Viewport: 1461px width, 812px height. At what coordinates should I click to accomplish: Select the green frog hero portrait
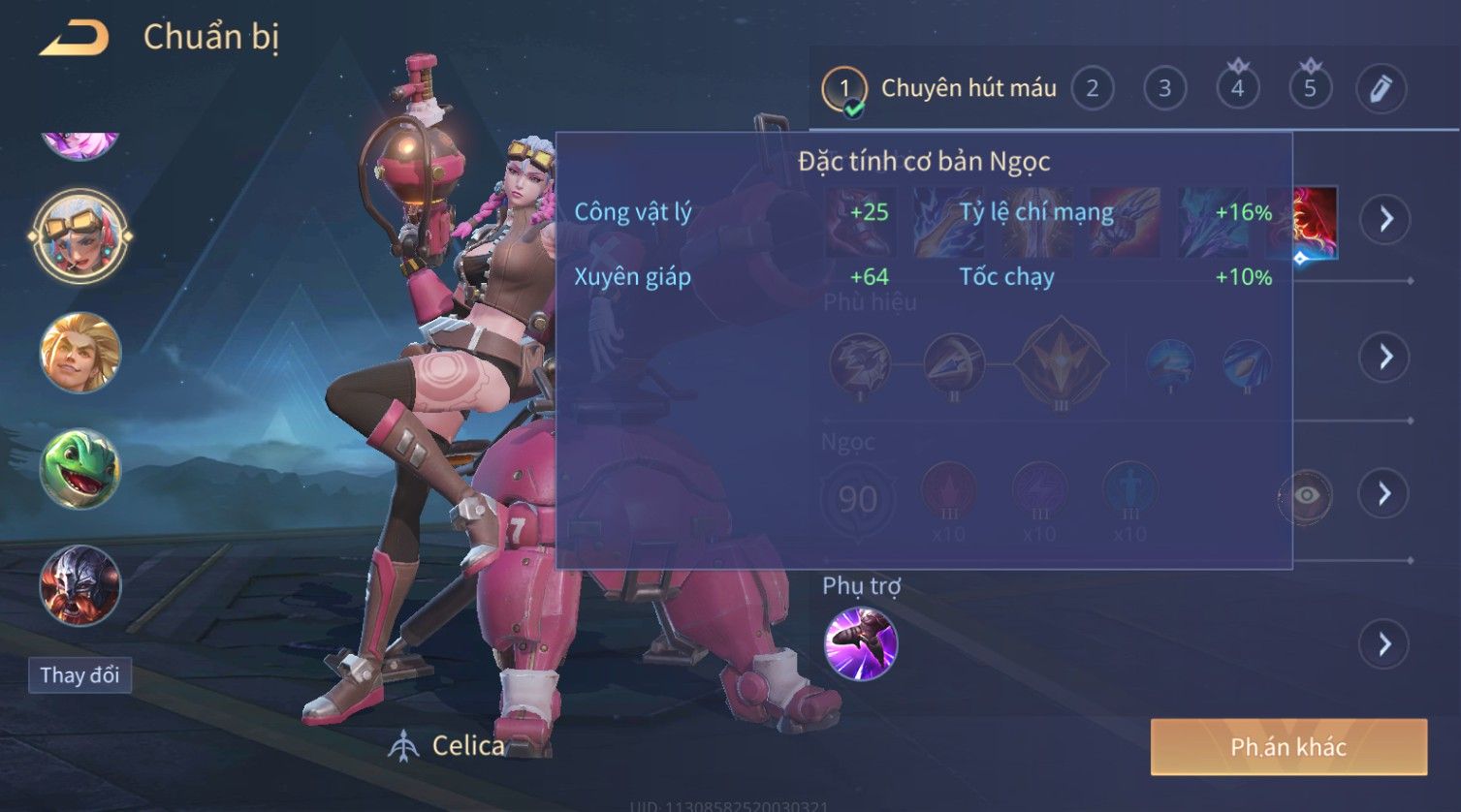tap(80, 469)
